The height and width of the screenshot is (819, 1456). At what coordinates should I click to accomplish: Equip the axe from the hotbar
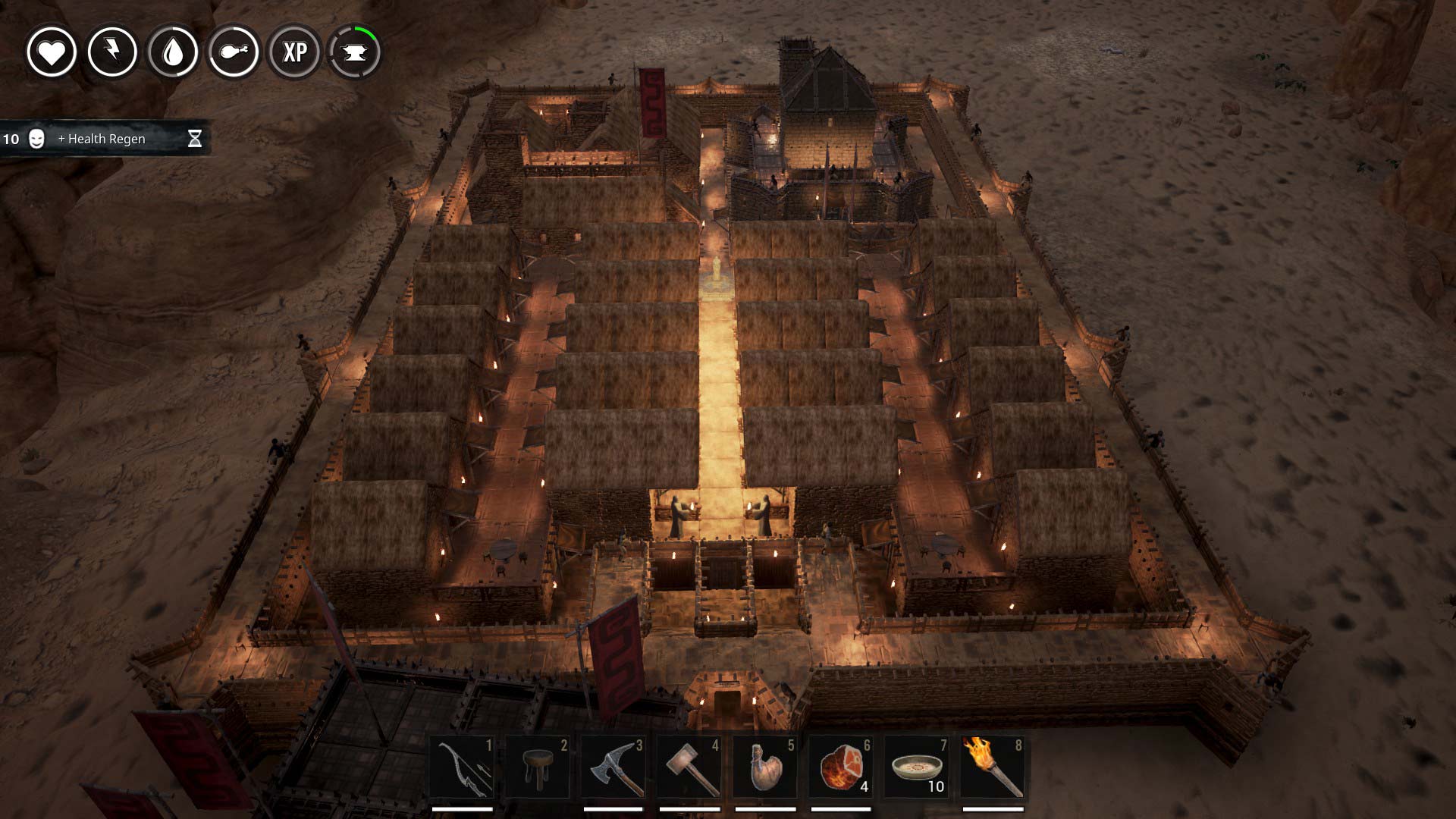click(613, 767)
